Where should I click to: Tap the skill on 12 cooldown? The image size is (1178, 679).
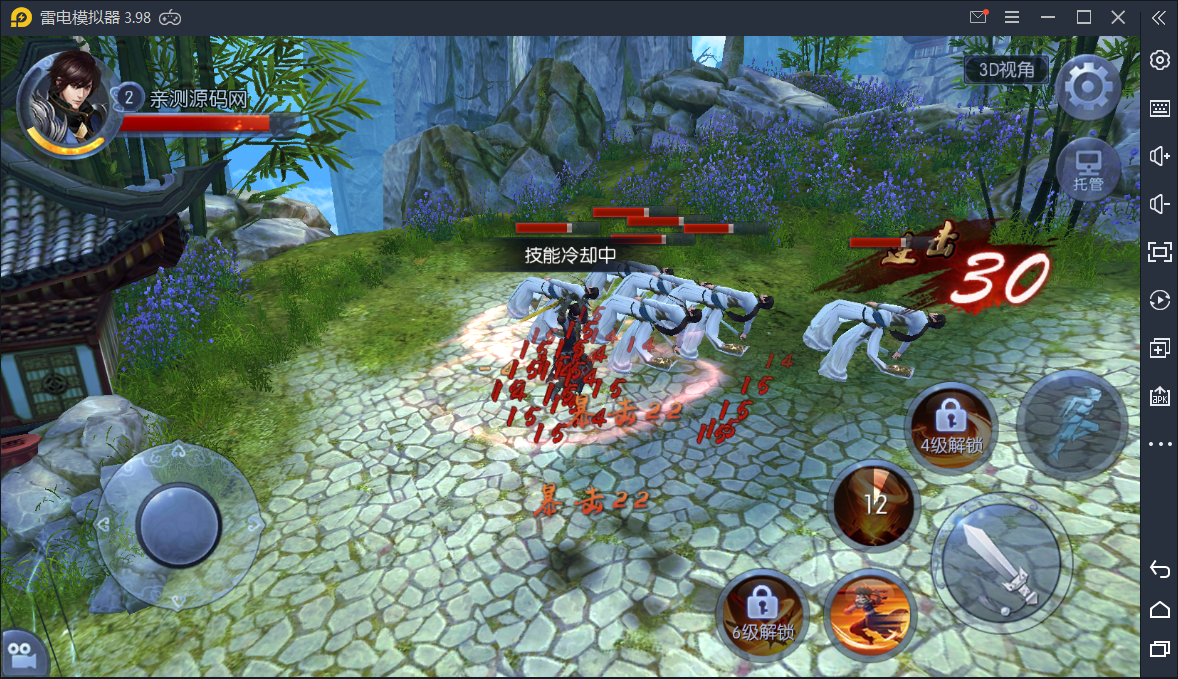coord(875,503)
